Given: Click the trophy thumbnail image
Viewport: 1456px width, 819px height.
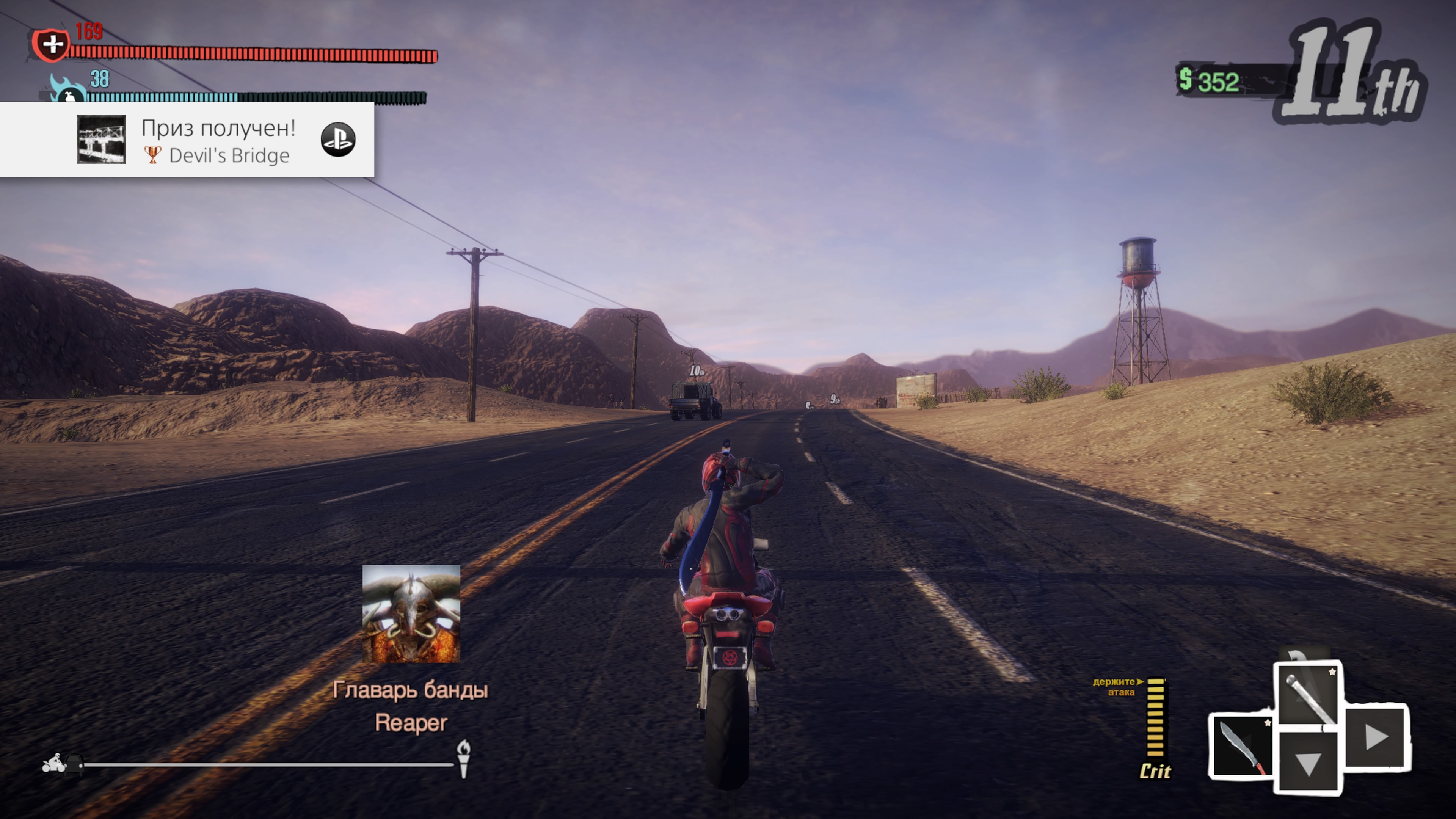Looking at the screenshot, I should point(102,140).
